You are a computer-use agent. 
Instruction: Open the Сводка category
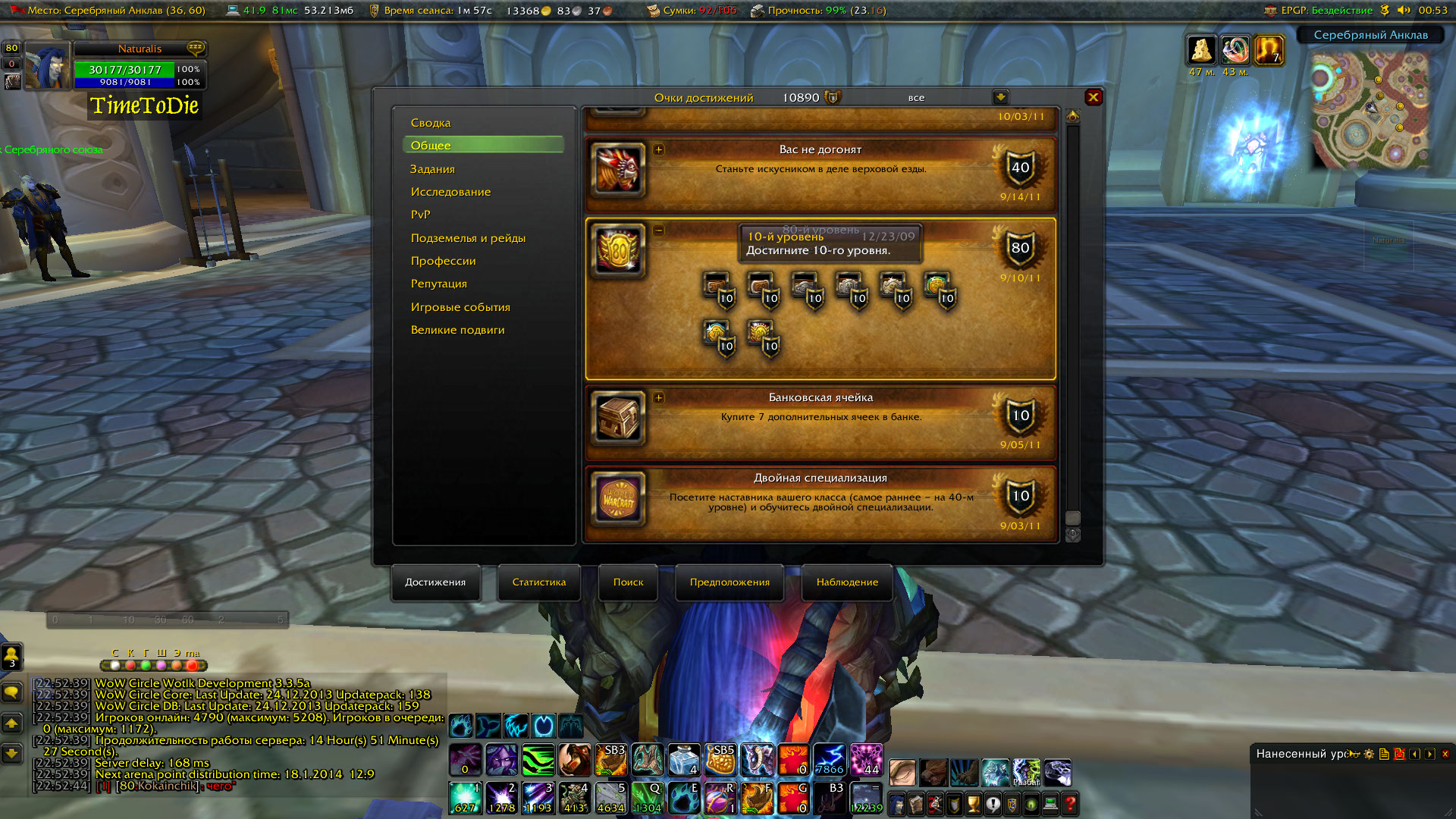(x=431, y=123)
